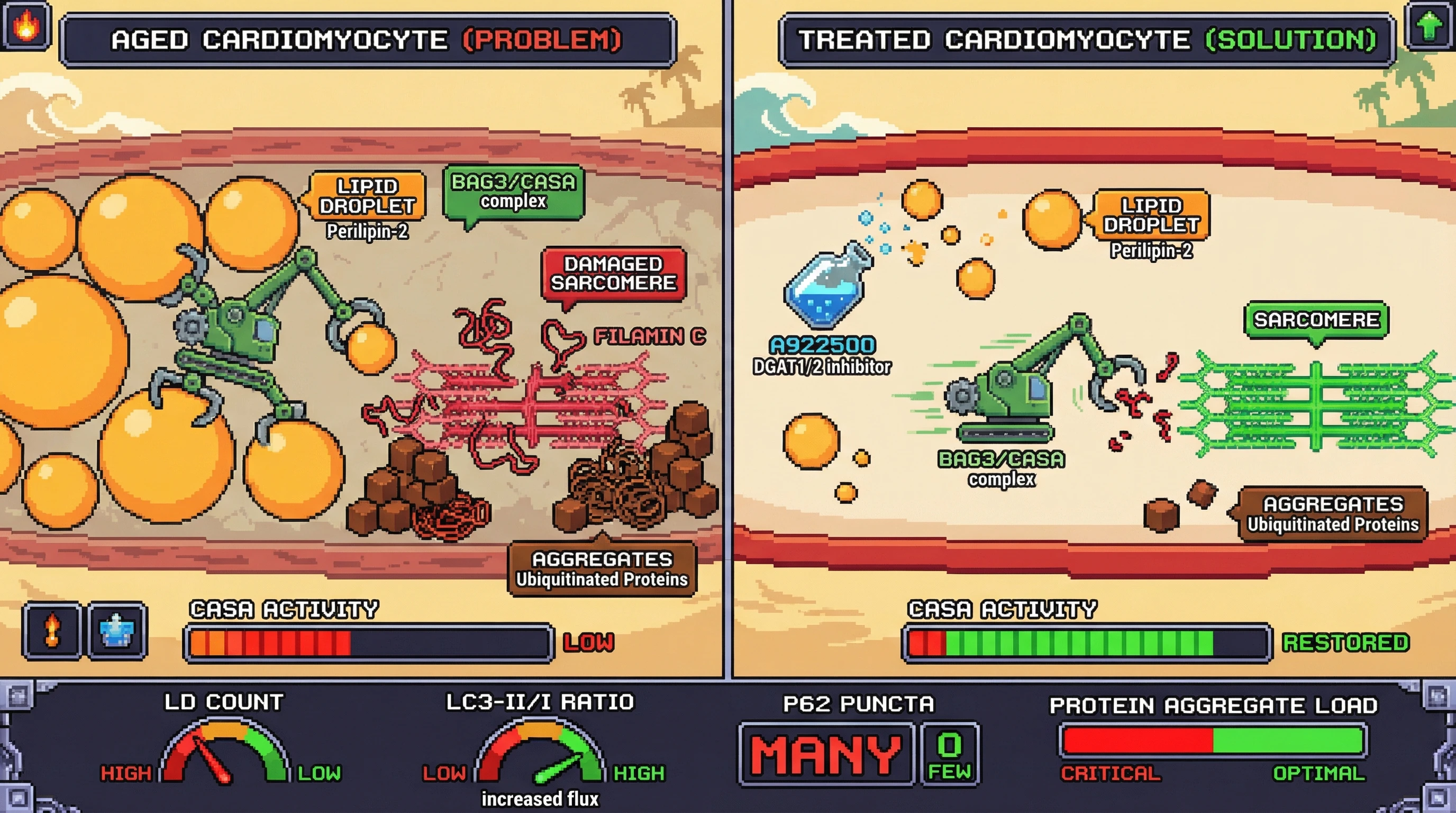Click the flame icon beside the Aged Cardiomyocyte title
Screen dimensions: 1456x813
(26, 26)
